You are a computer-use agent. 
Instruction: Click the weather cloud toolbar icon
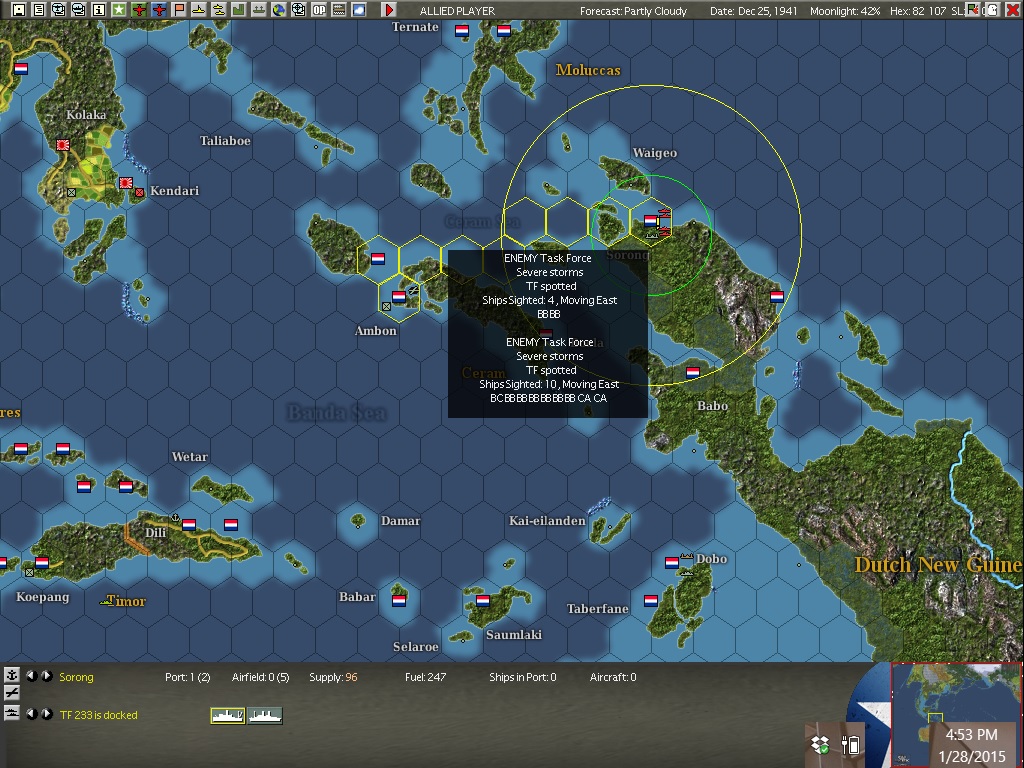point(359,10)
